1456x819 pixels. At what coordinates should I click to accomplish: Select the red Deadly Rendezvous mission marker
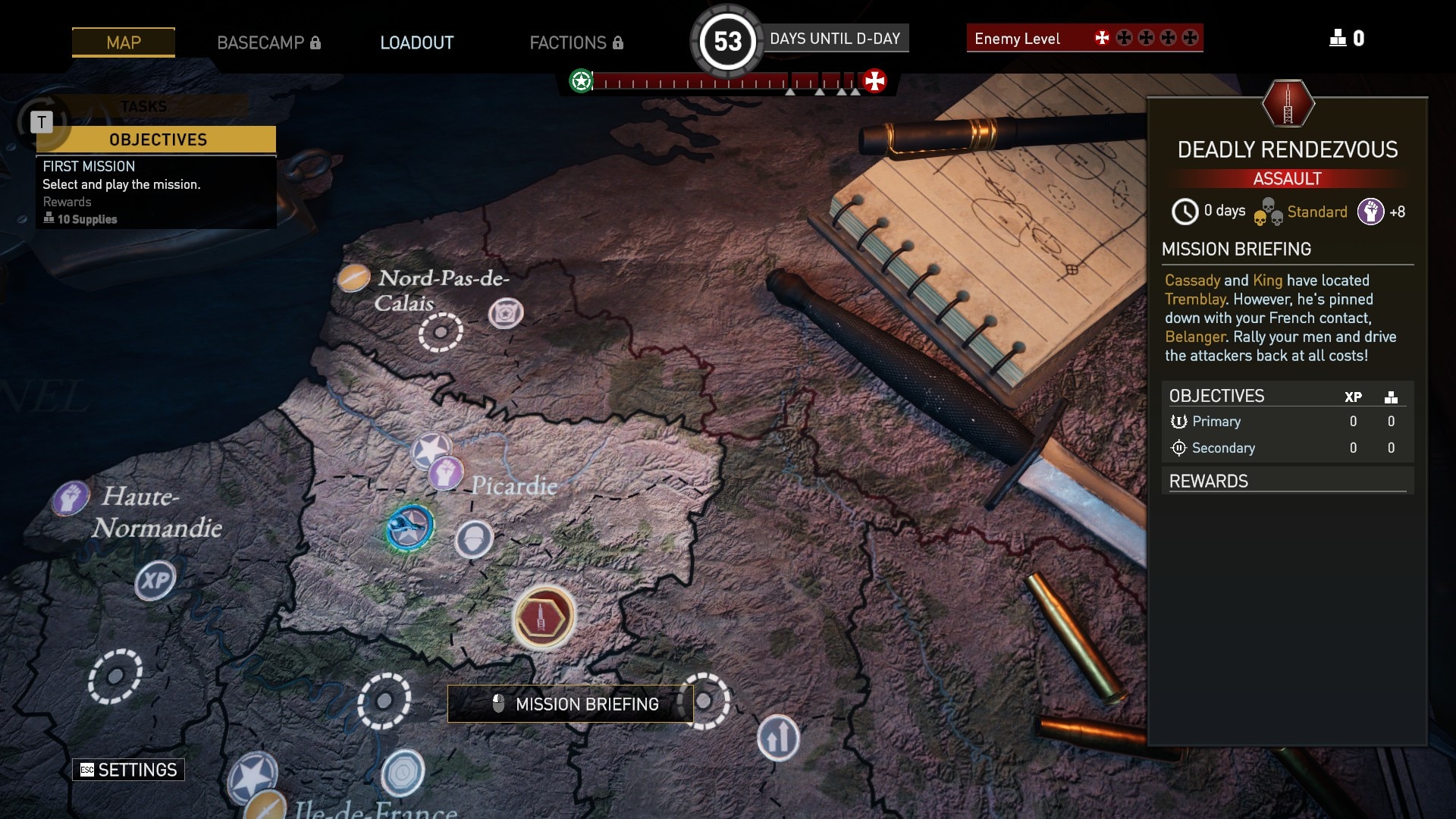pyautogui.click(x=543, y=617)
